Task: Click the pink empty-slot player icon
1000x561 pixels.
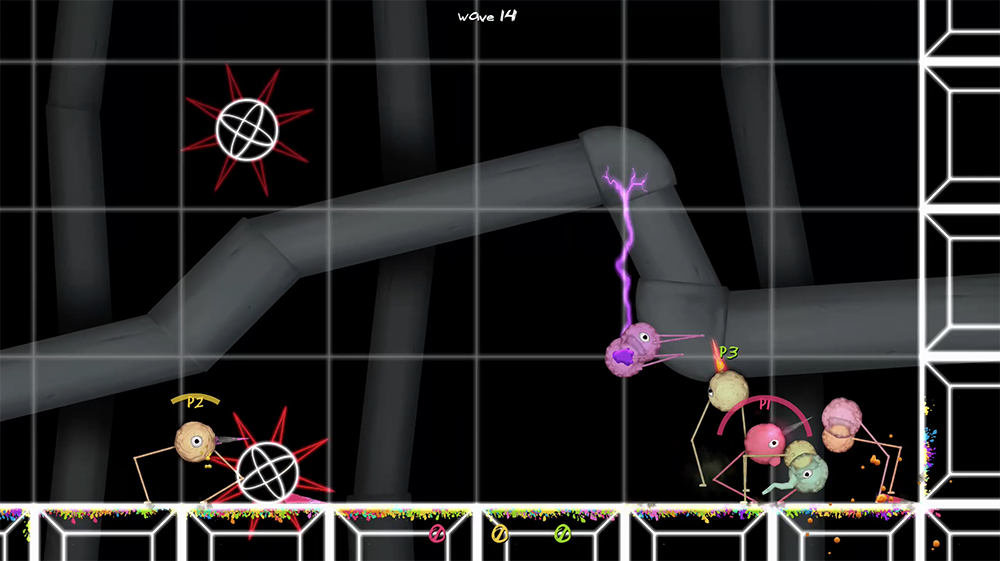Action: (437, 534)
